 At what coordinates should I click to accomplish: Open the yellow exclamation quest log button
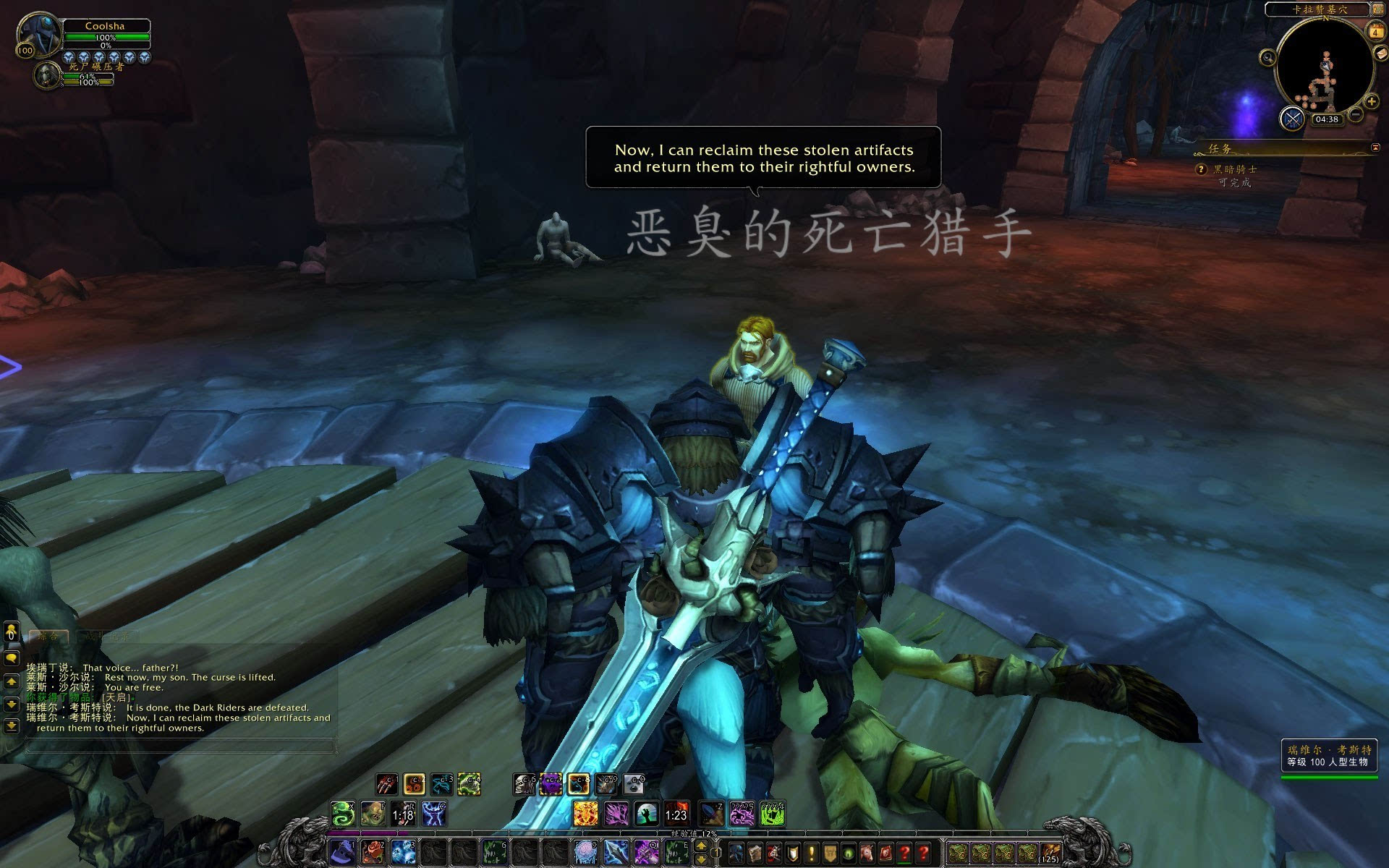(x=812, y=853)
